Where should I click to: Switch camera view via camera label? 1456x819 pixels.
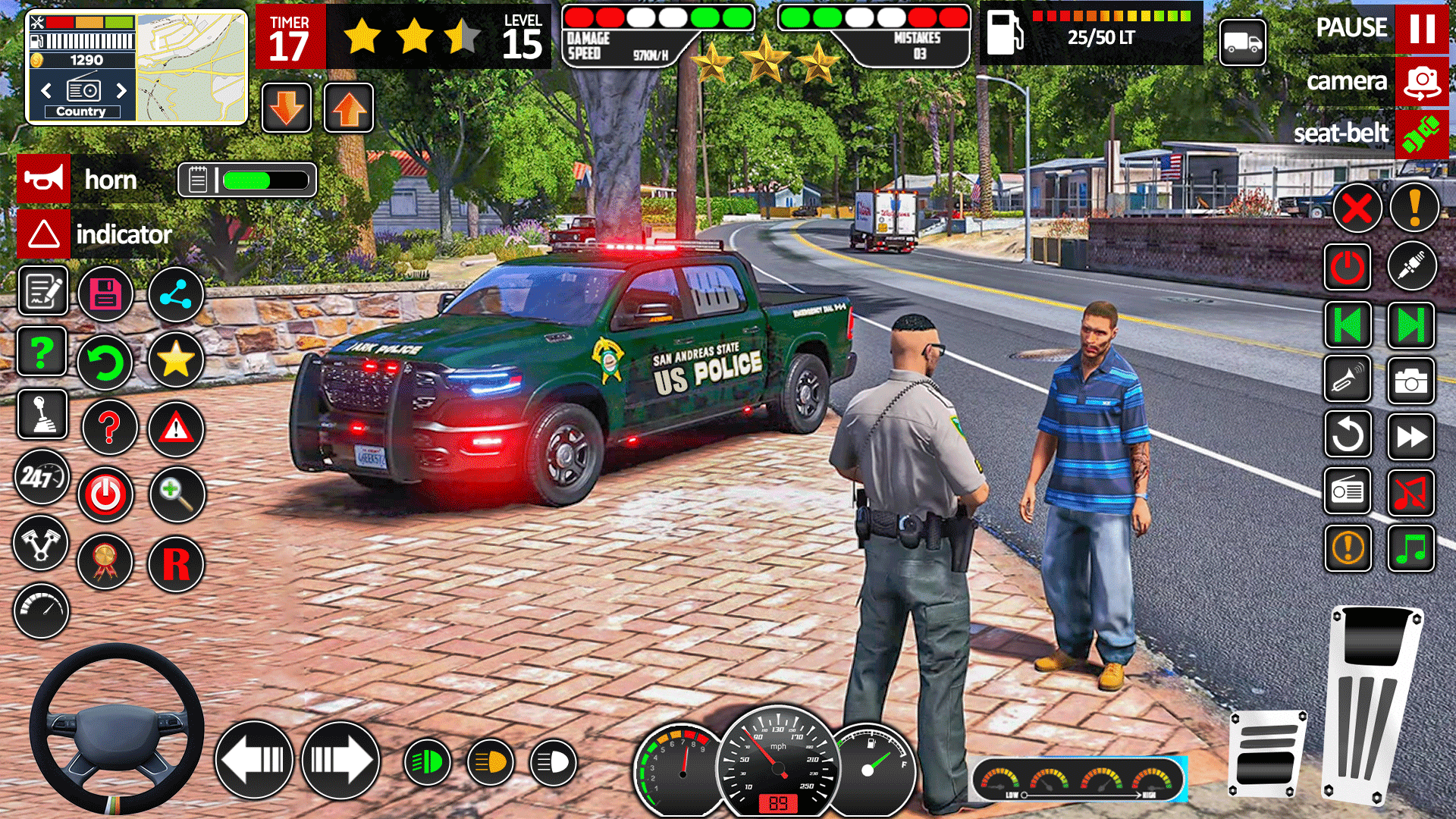pyautogui.click(x=1349, y=81)
